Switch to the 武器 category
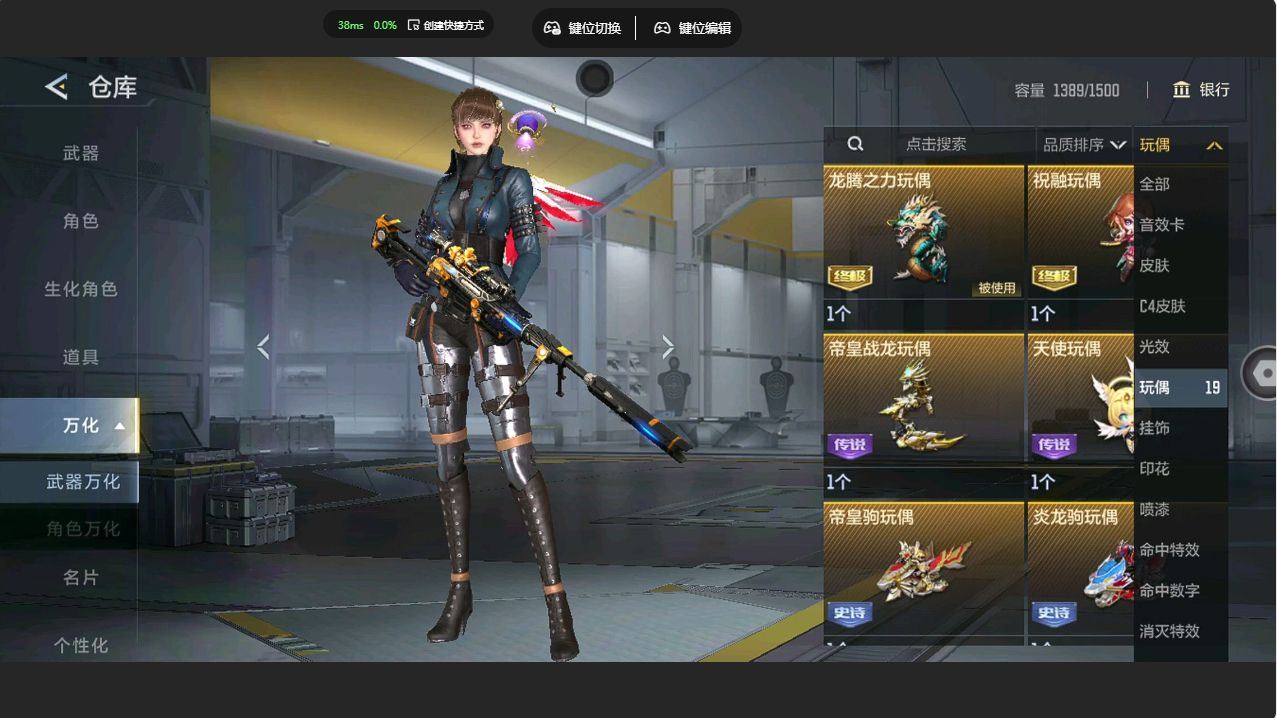The image size is (1277, 718). coord(81,153)
